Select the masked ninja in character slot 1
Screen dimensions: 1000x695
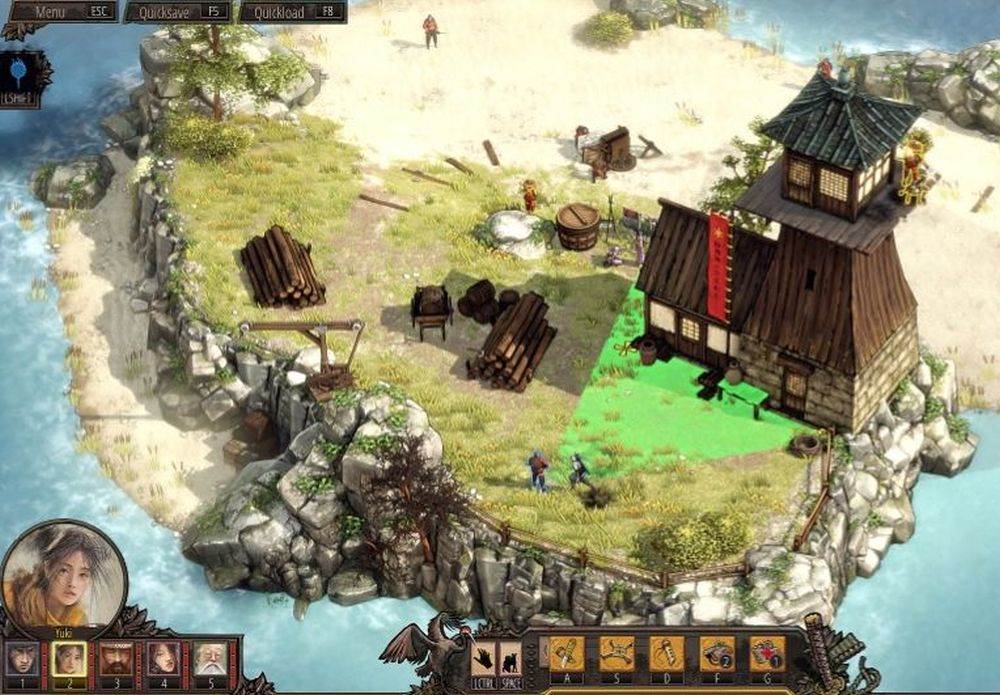(20, 658)
